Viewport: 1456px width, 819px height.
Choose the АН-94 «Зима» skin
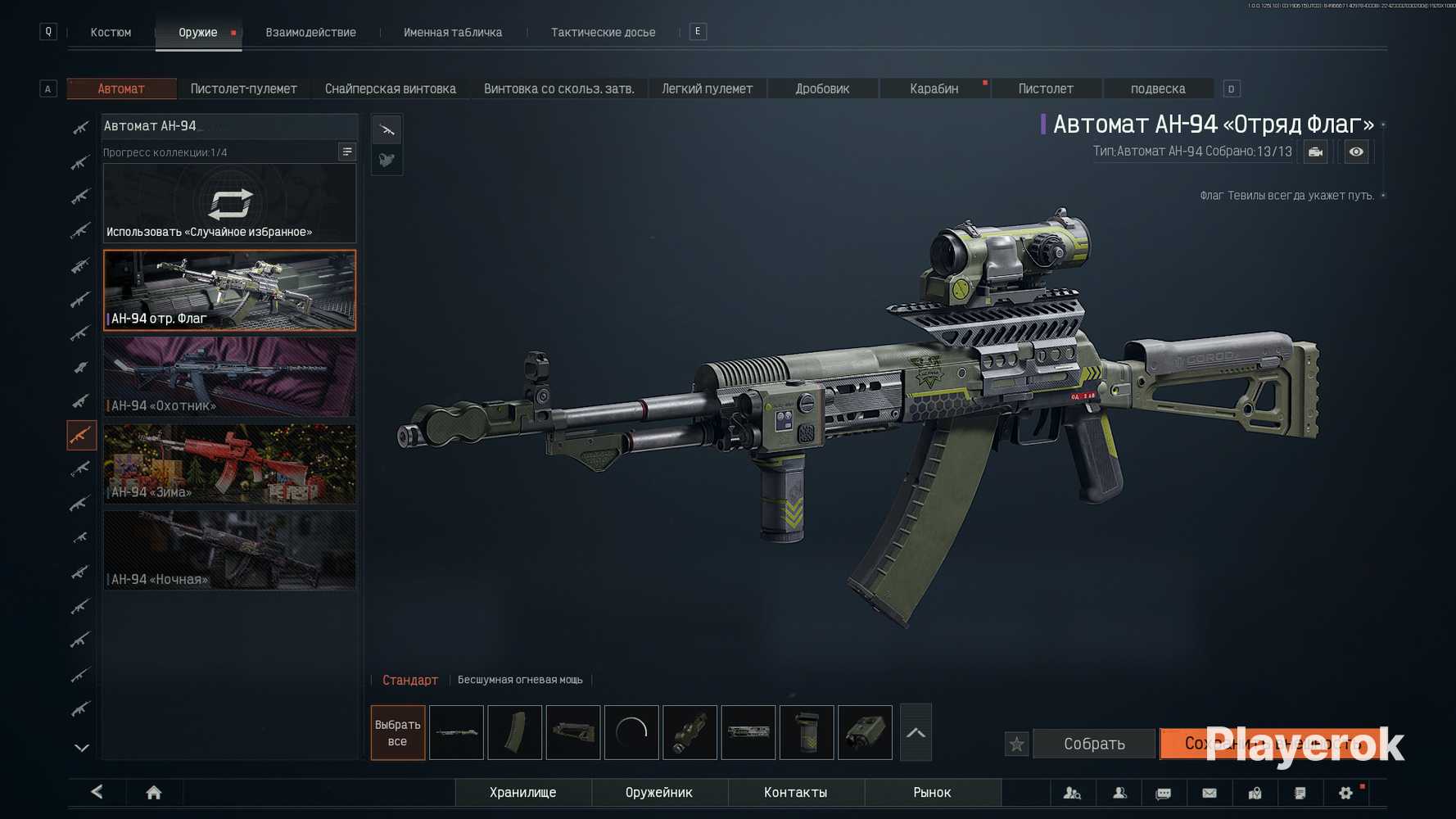click(x=229, y=464)
